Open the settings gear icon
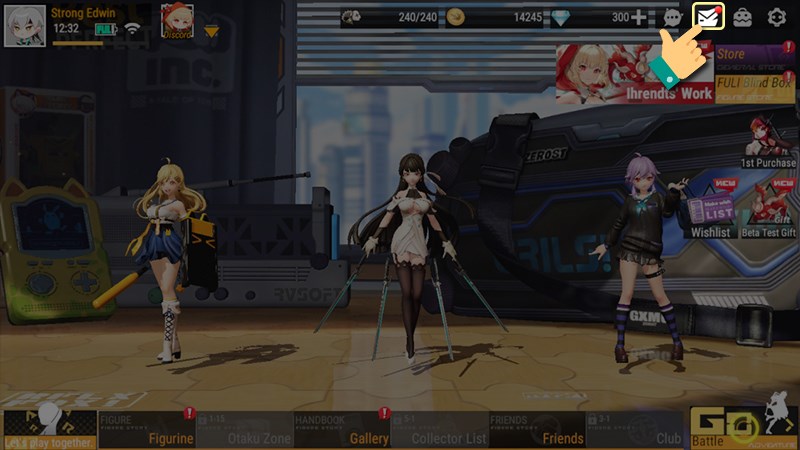800x450 pixels. [776, 17]
